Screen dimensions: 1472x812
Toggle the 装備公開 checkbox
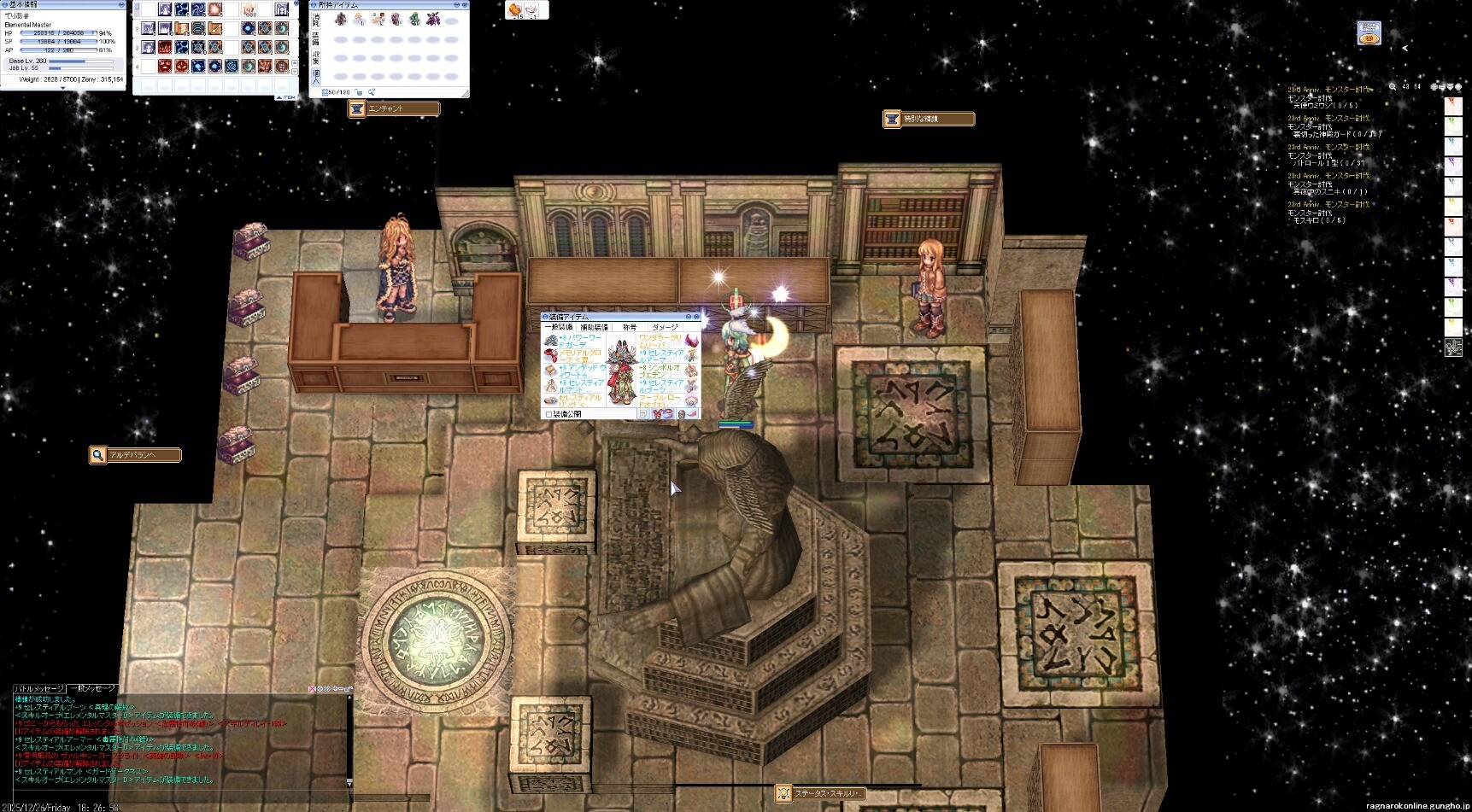pyautogui.click(x=548, y=415)
